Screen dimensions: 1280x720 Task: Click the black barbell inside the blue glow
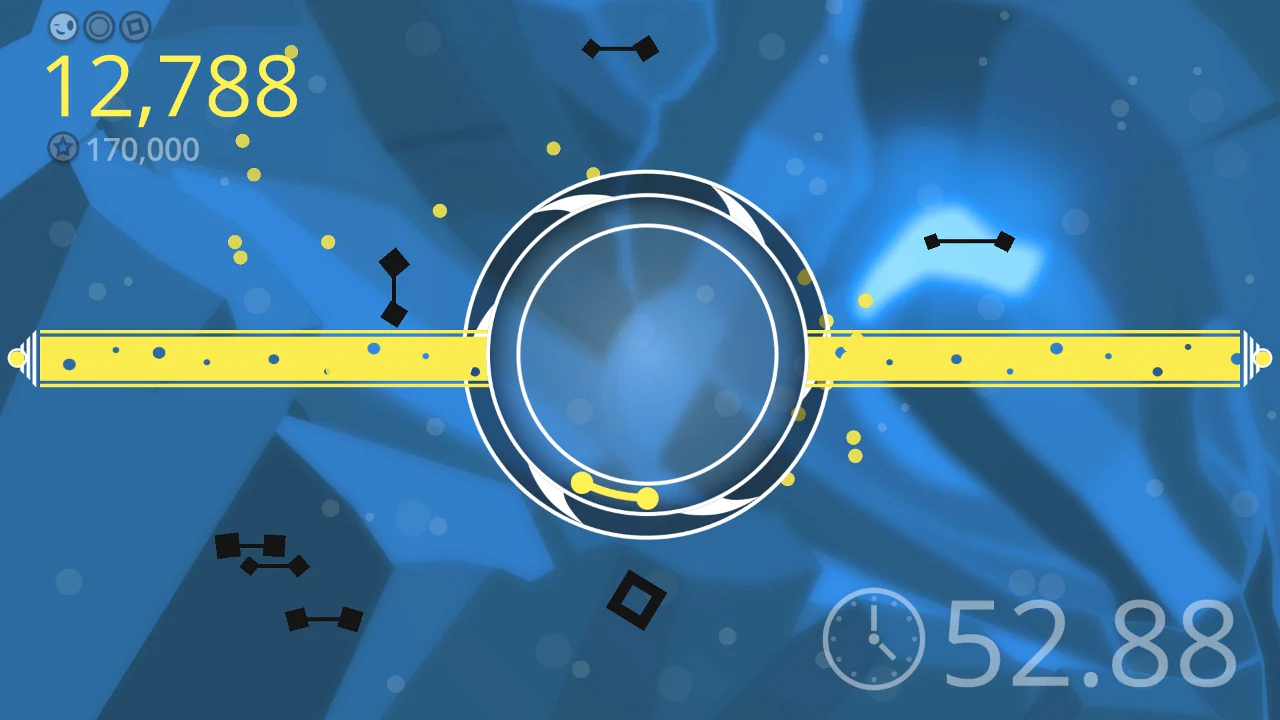[x=968, y=240]
